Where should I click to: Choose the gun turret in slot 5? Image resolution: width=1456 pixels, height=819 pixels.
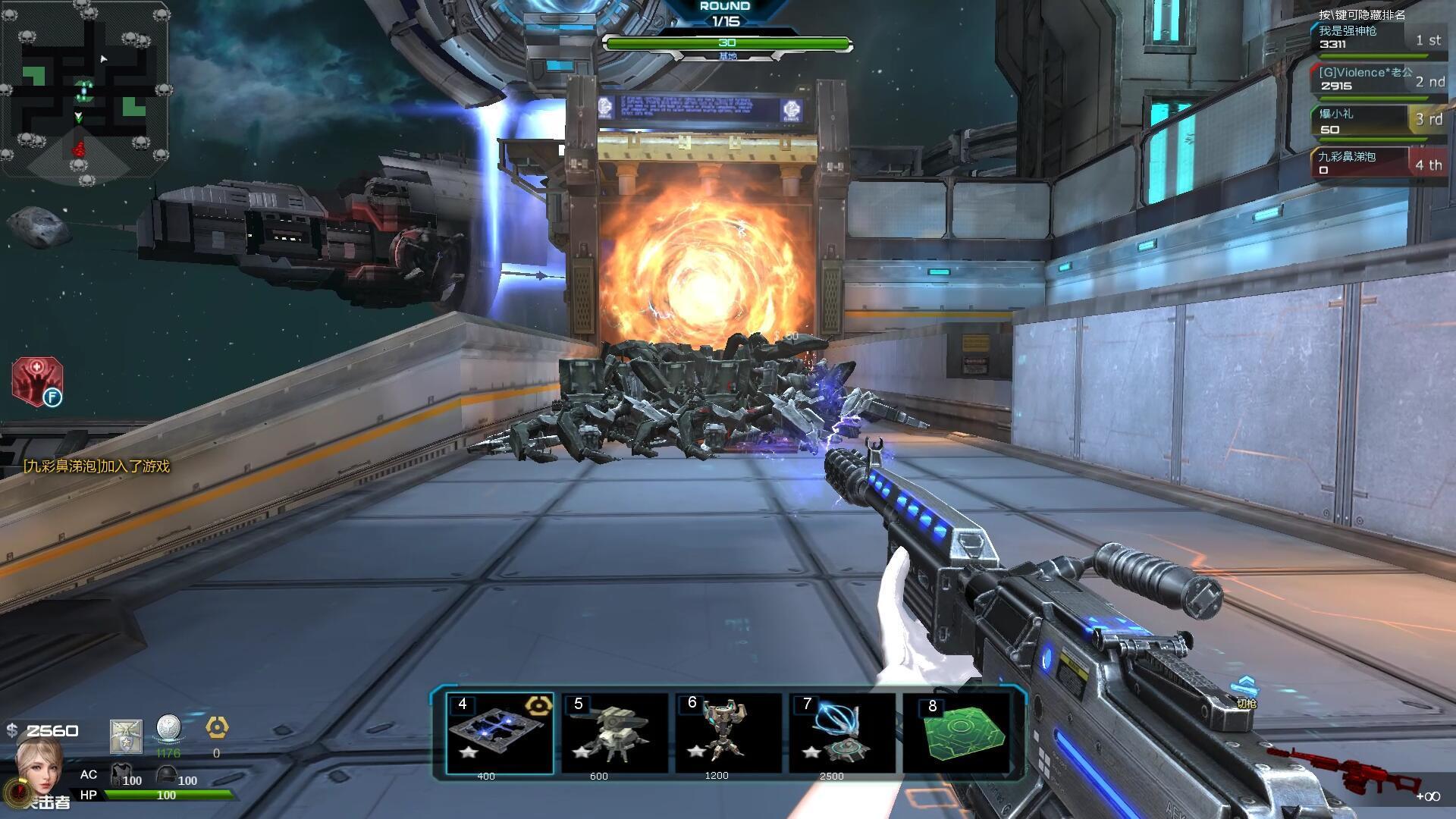tap(614, 733)
